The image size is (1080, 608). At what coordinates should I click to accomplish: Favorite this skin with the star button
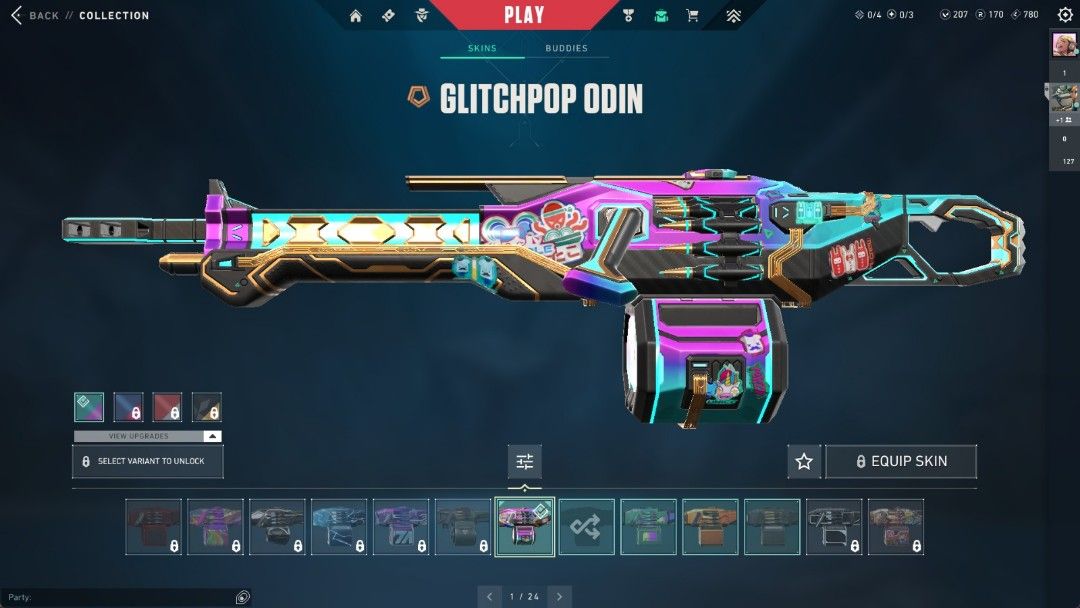click(804, 461)
